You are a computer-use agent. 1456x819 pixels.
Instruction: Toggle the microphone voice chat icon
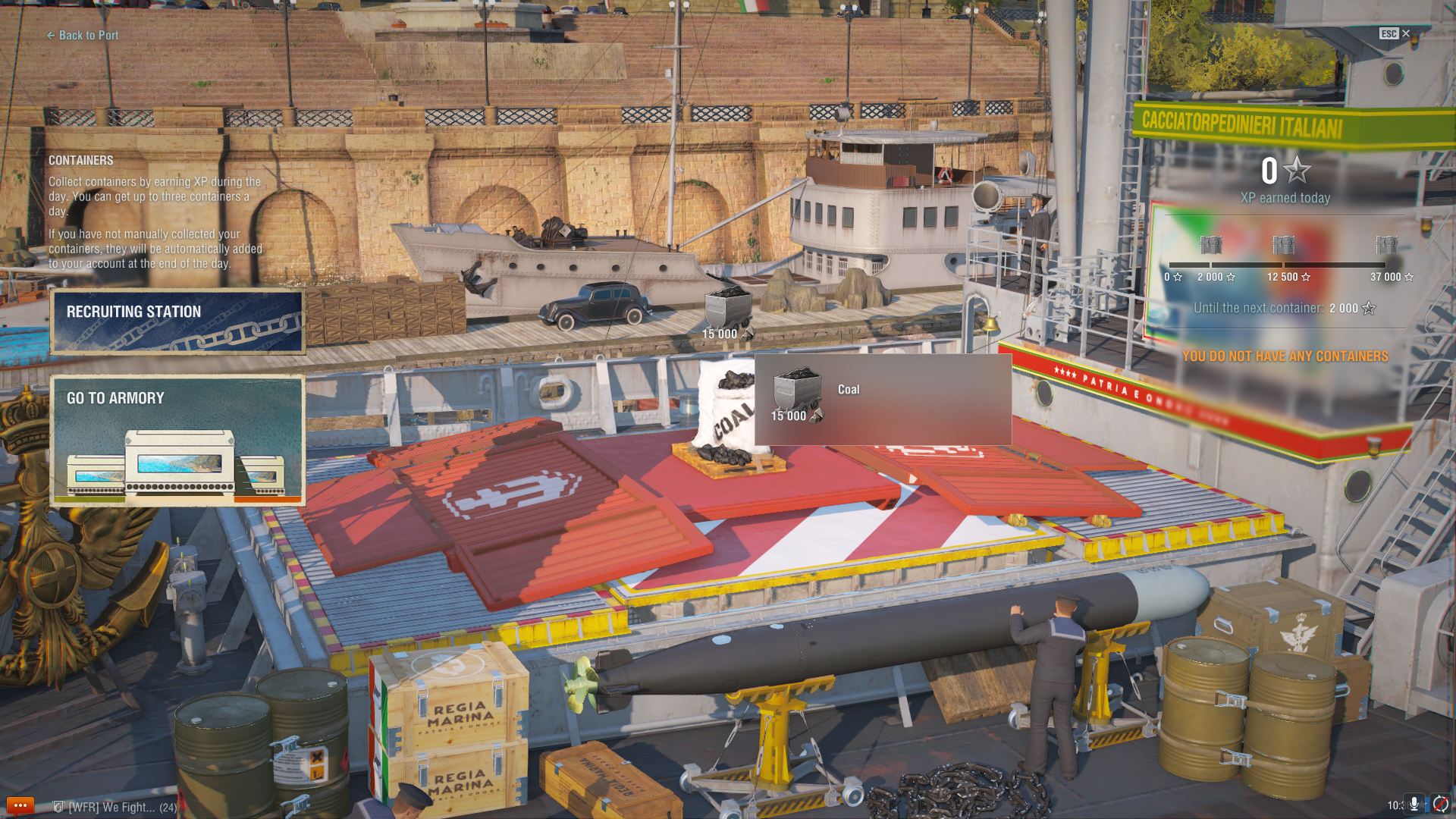pyautogui.click(x=1414, y=804)
